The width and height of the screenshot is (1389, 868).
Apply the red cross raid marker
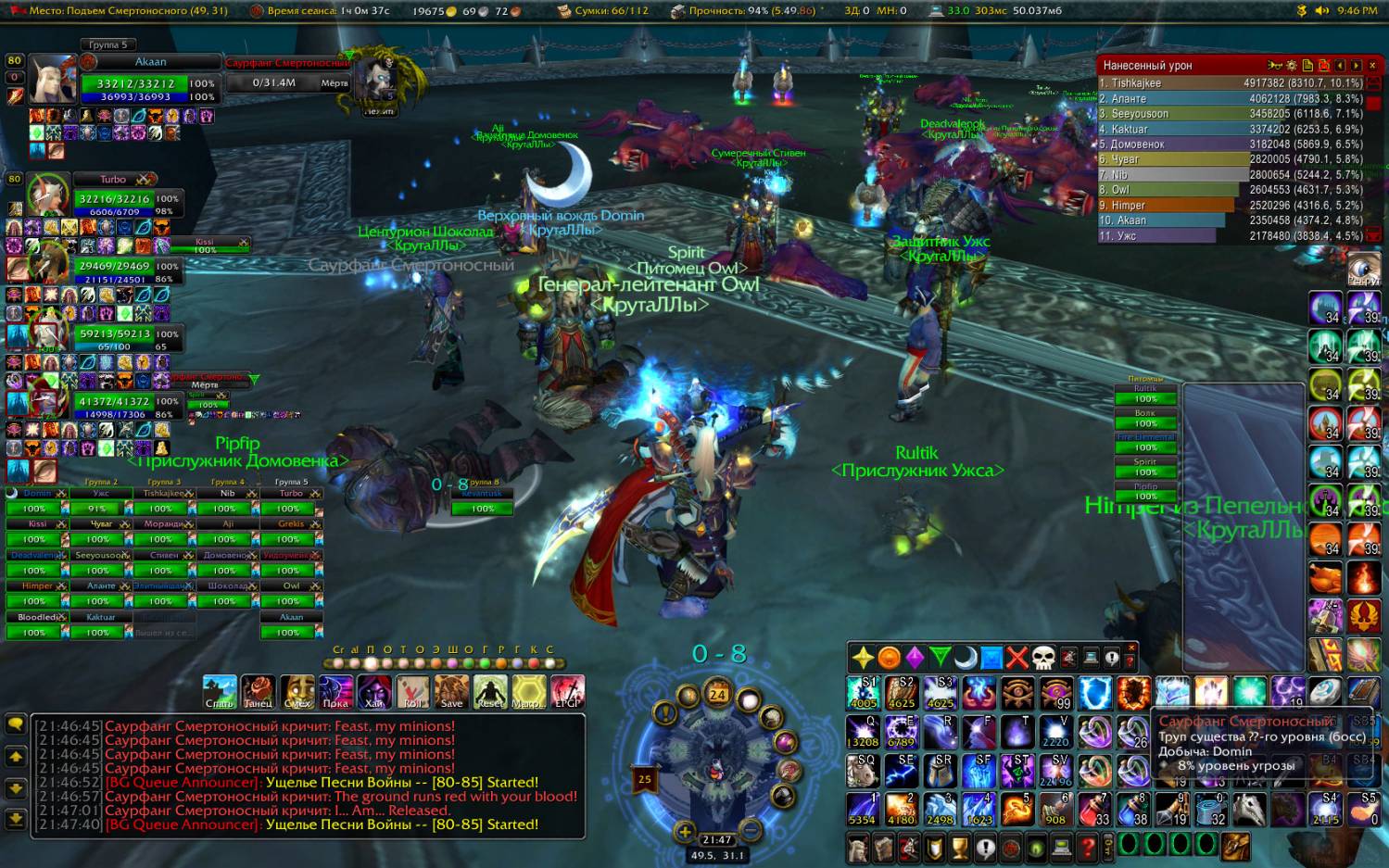point(1017,658)
